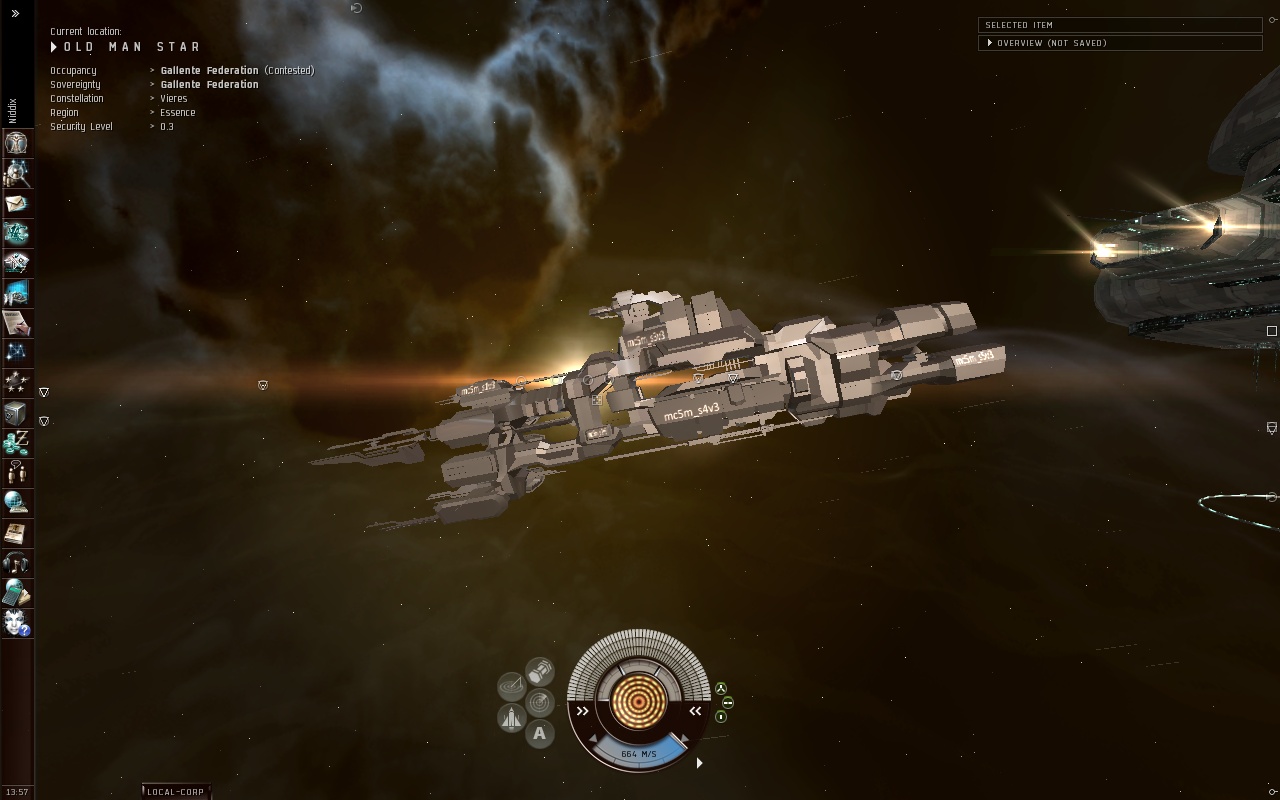
Task: Expand the Overview (Not Saved) panel
Action: 990,43
